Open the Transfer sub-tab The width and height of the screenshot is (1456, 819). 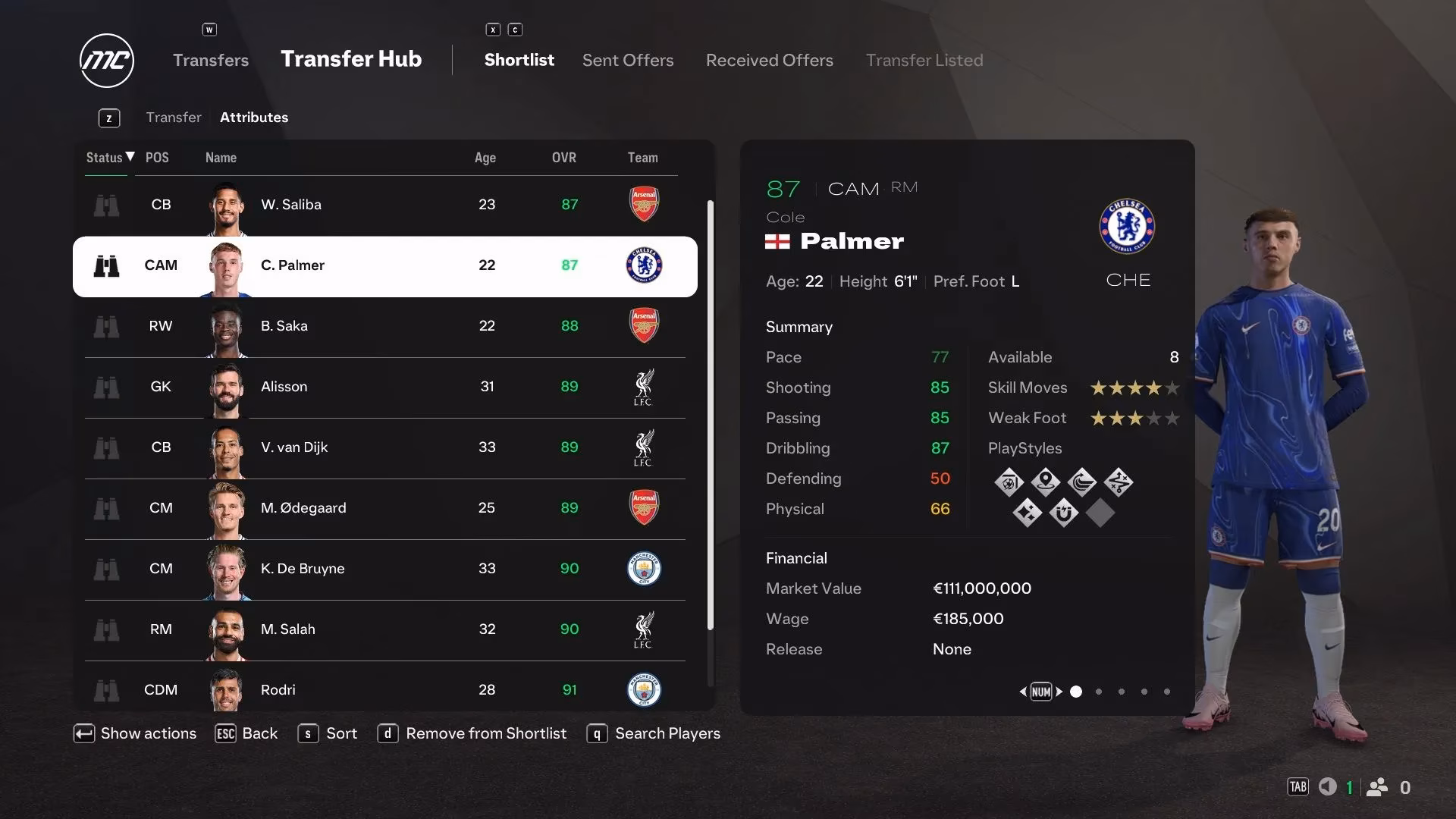(174, 117)
